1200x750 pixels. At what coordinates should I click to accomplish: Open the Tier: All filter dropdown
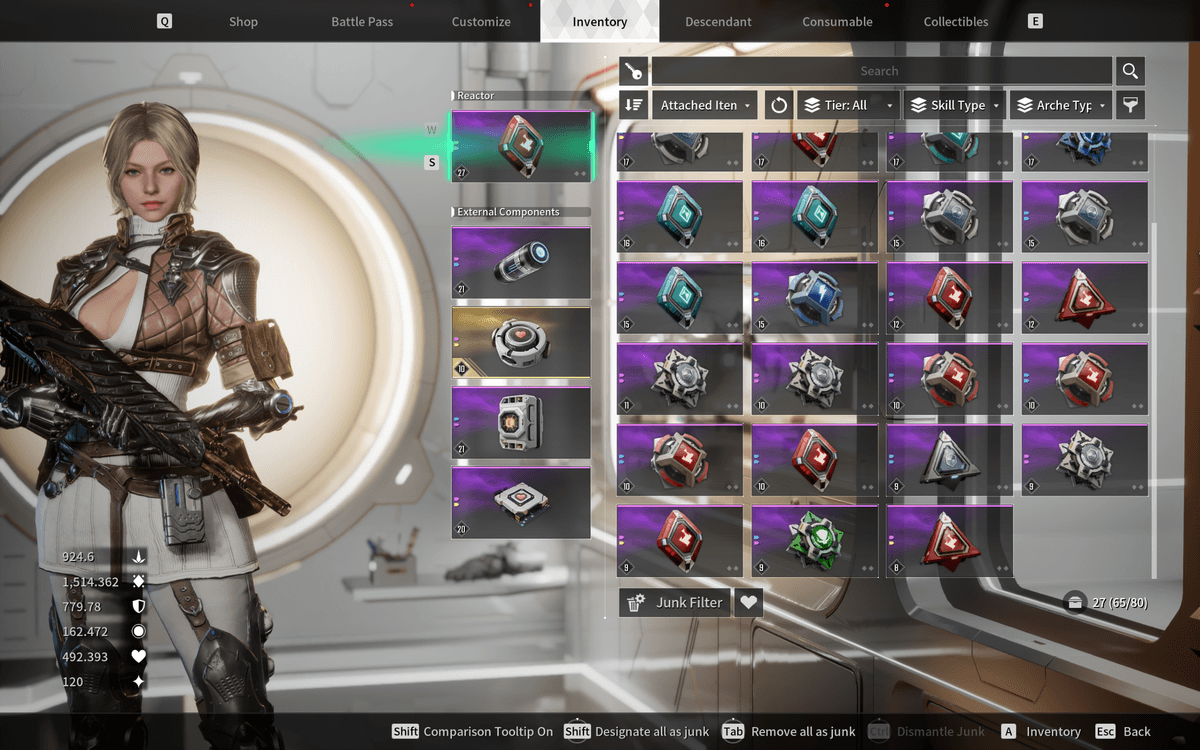coord(846,105)
